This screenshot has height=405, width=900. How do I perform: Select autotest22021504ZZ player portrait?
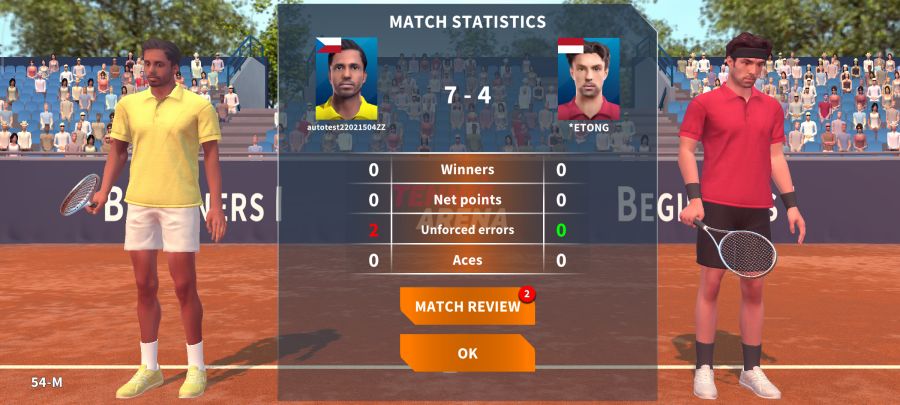tap(346, 79)
